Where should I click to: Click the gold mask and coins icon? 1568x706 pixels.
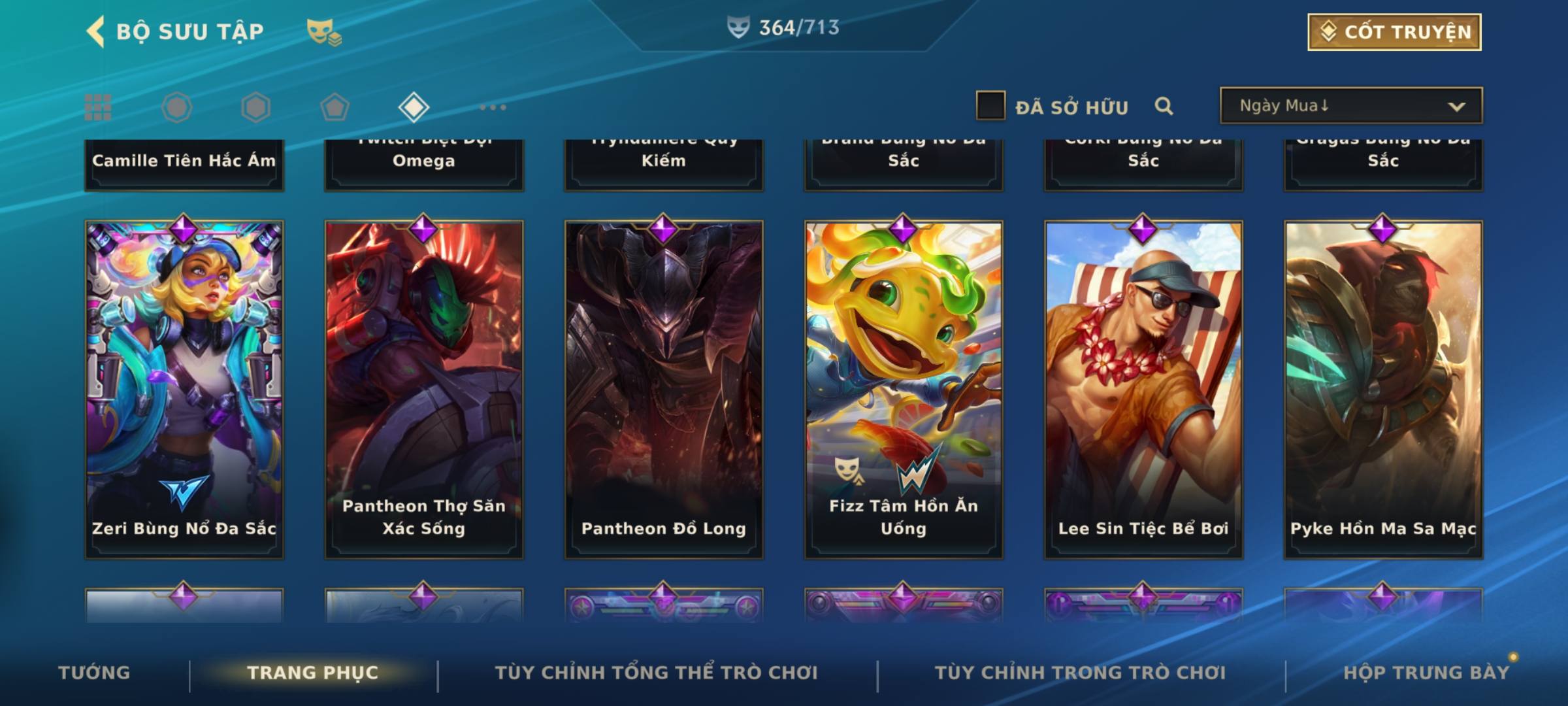tap(323, 32)
